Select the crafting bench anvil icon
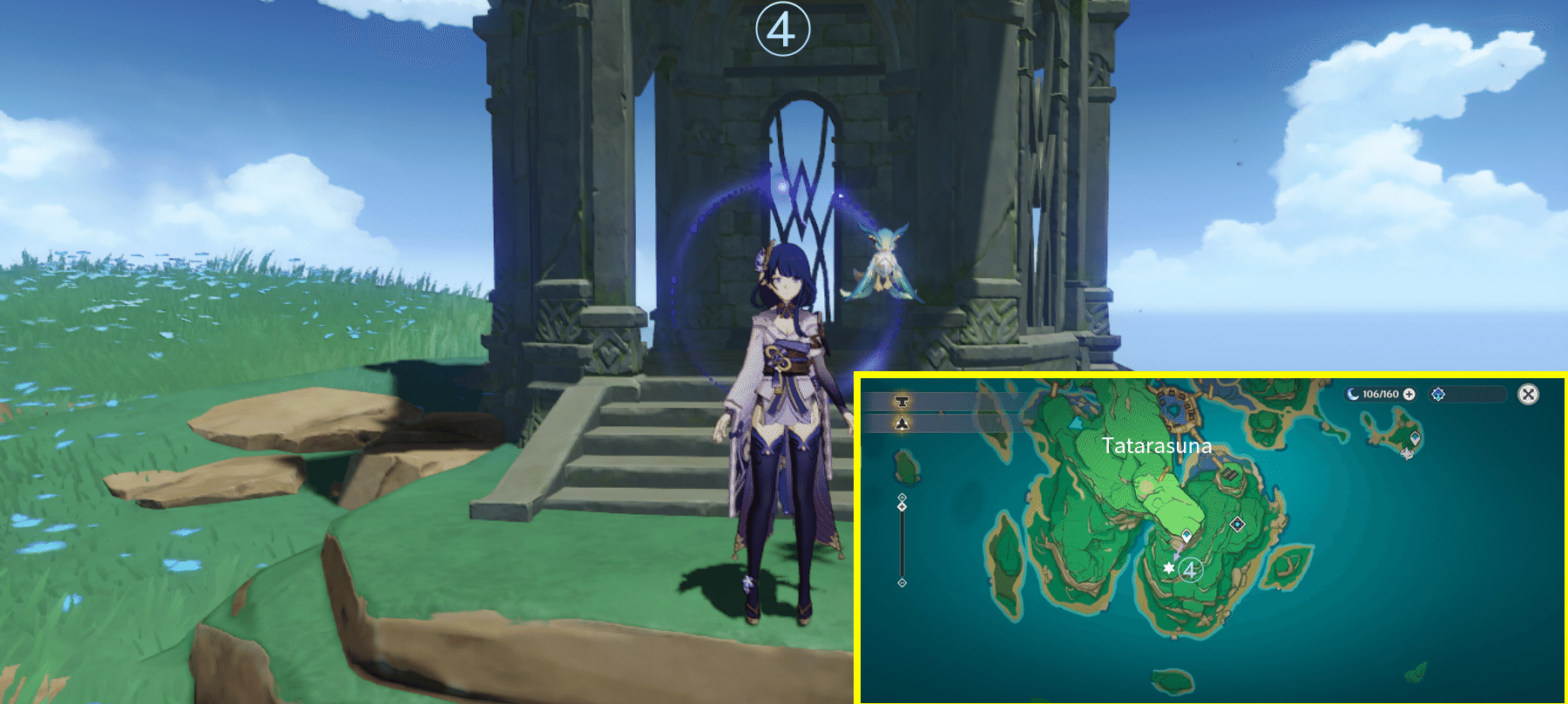The height and width of the screenshot is (704, 1568). 902,401
